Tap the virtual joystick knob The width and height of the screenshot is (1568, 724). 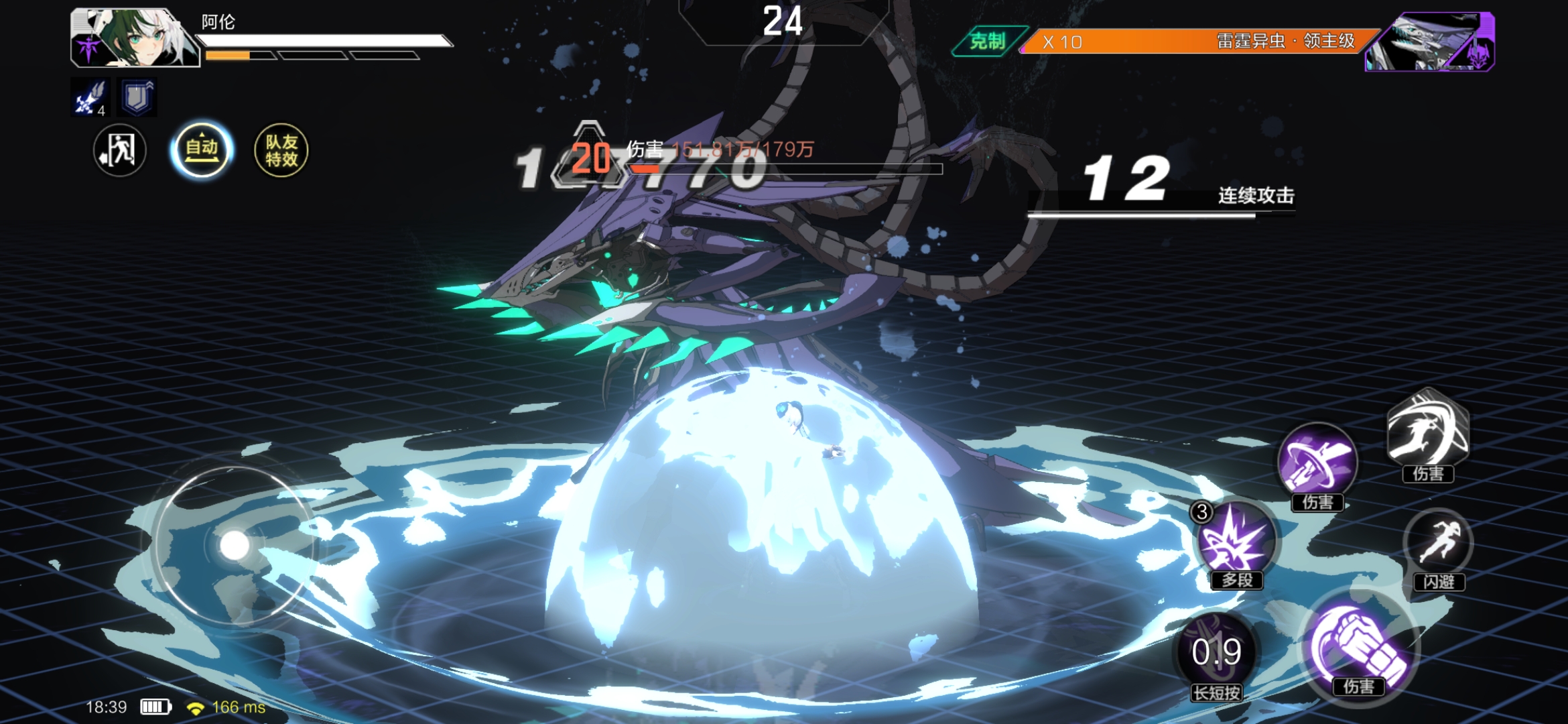(x=235, y=546)
